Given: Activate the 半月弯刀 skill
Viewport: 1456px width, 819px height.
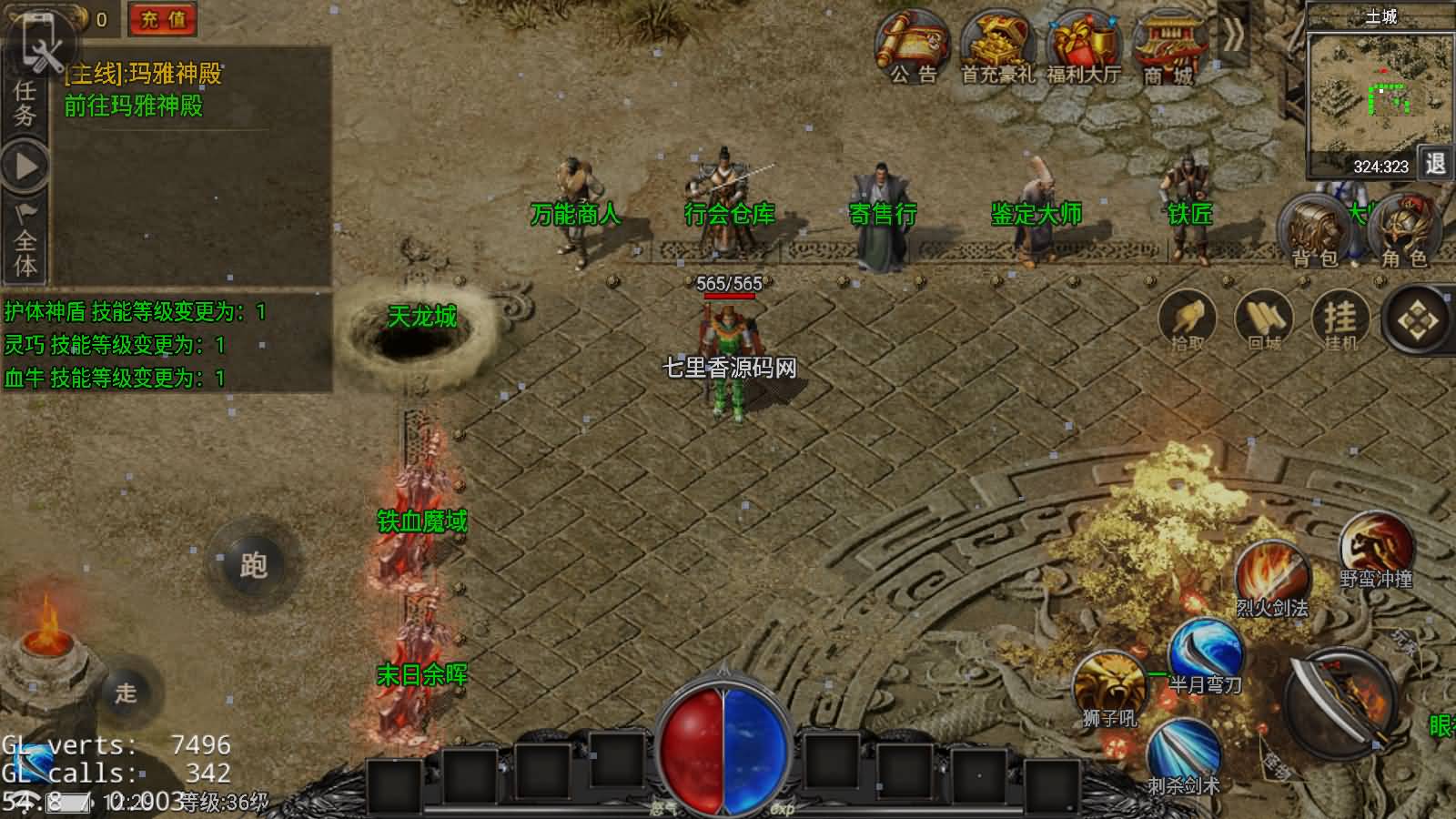Looking at the screenshot, I should (x=1205, y=653).
